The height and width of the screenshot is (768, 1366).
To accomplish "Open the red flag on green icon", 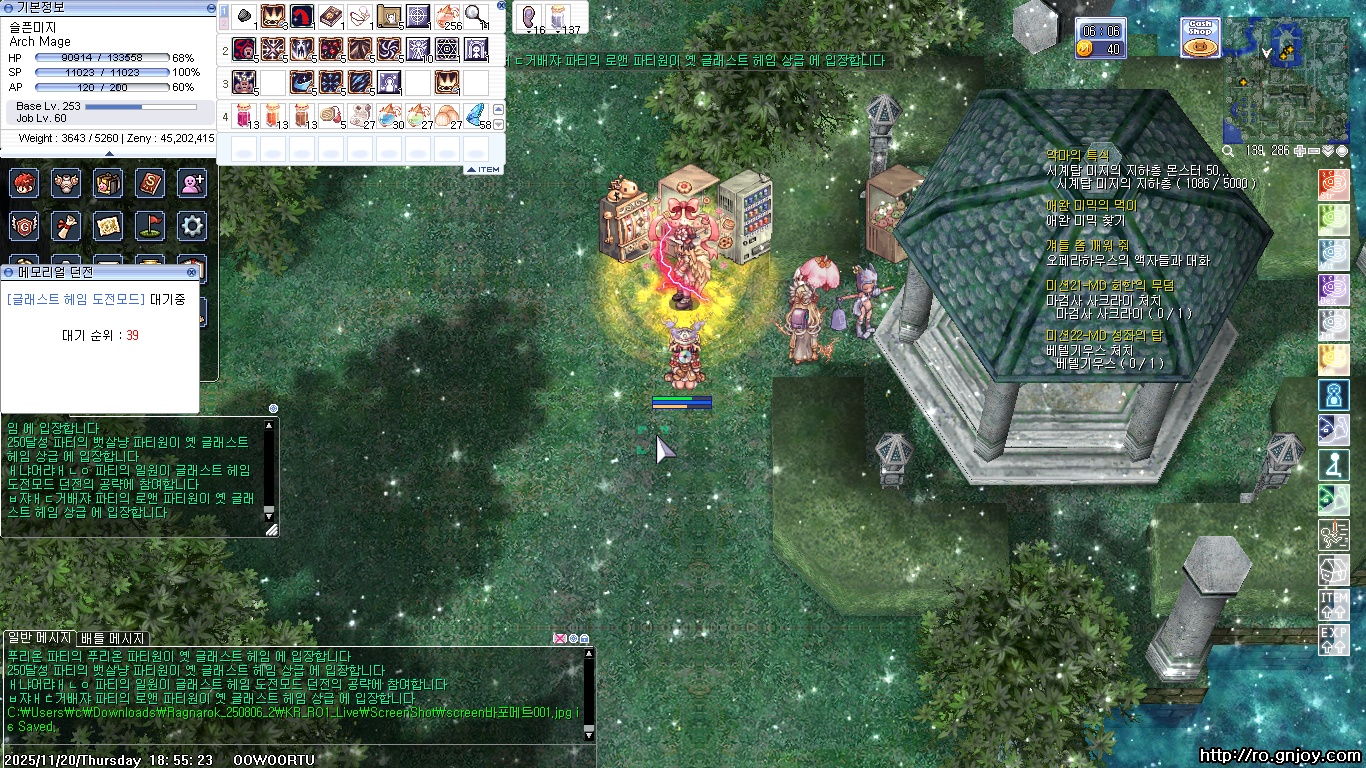I will [x=149, y=226].
